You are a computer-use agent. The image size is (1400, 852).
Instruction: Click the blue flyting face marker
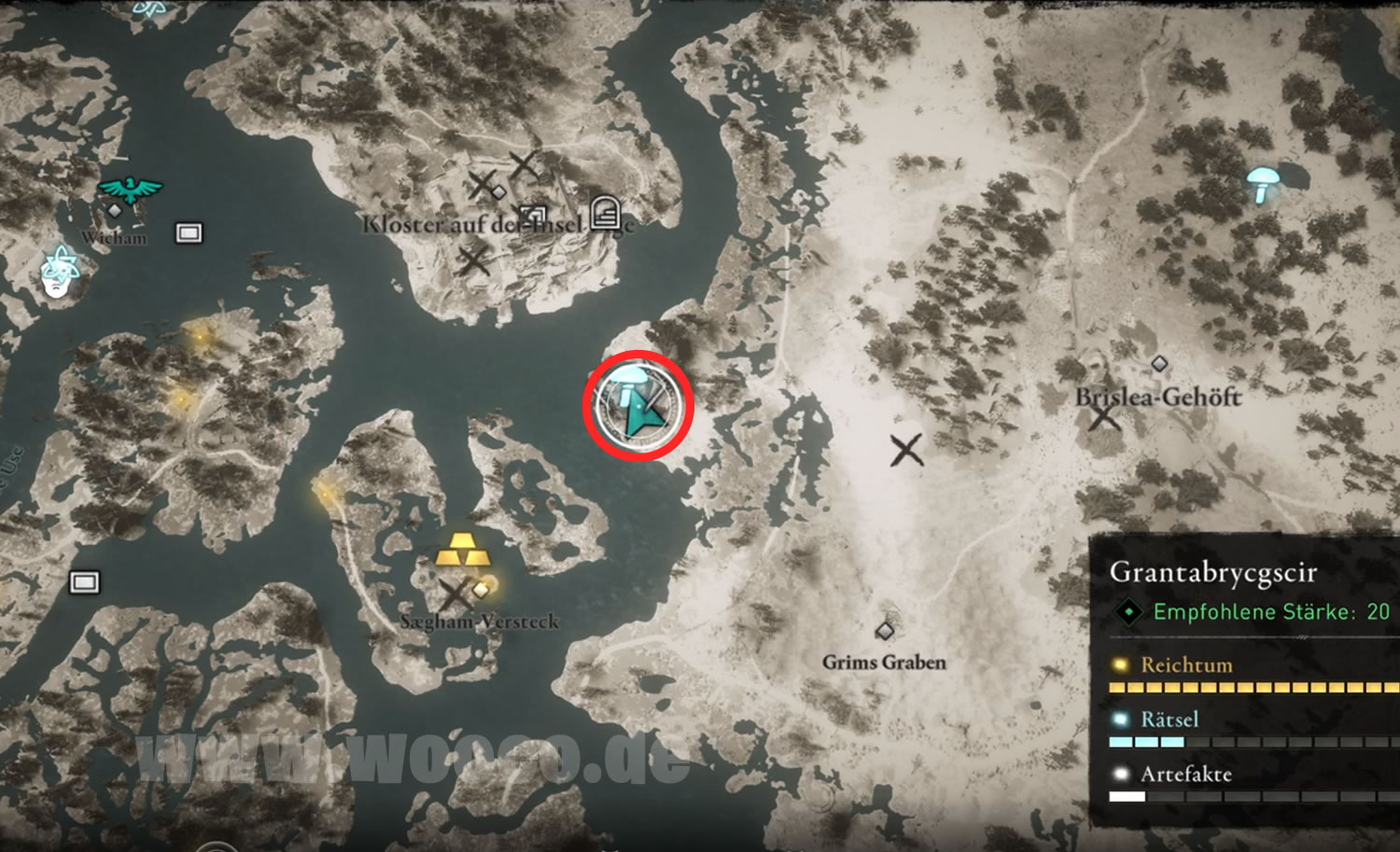pyautogui.click(x=59, y=272)
